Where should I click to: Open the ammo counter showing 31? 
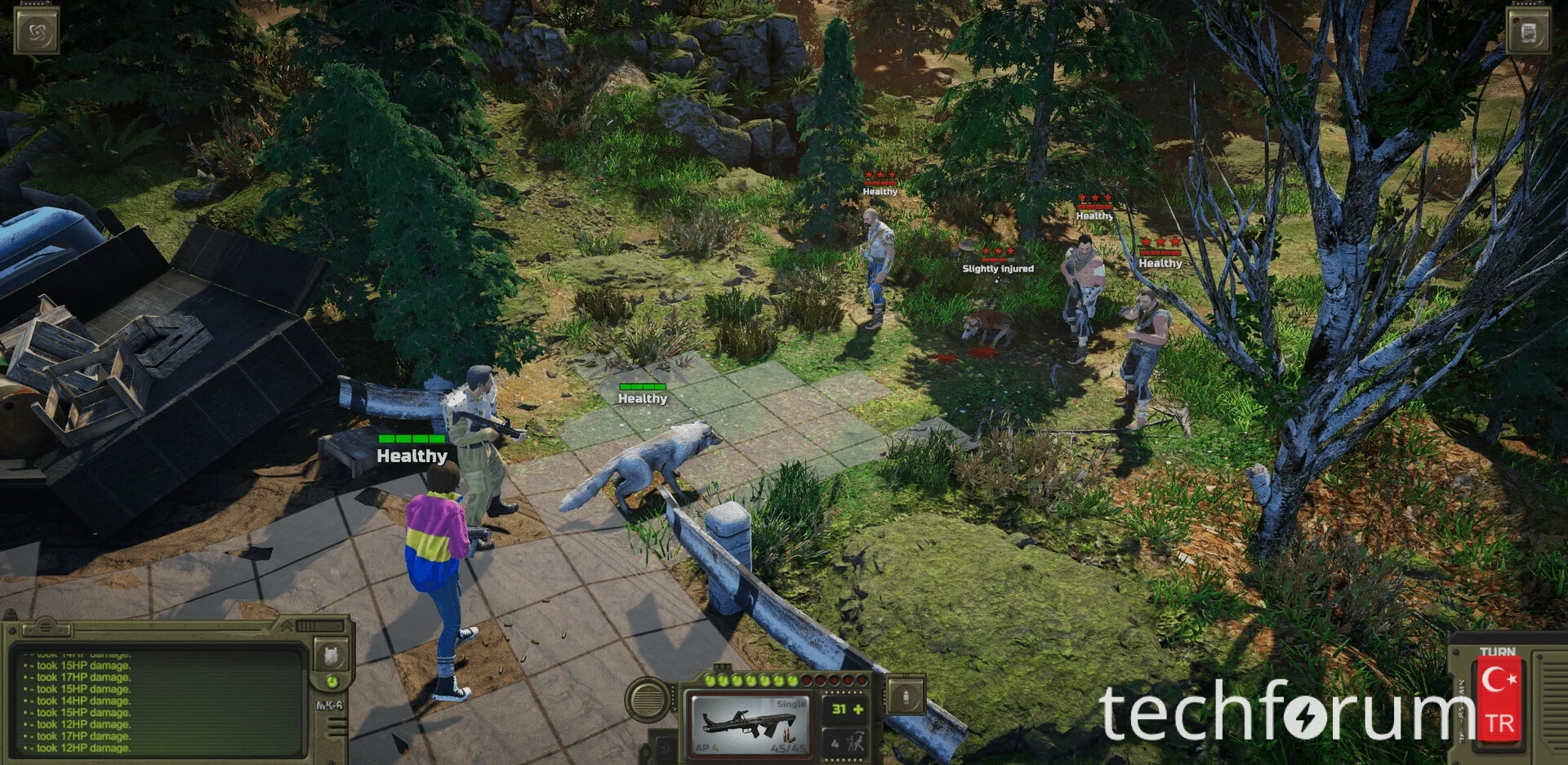(840, 709)
